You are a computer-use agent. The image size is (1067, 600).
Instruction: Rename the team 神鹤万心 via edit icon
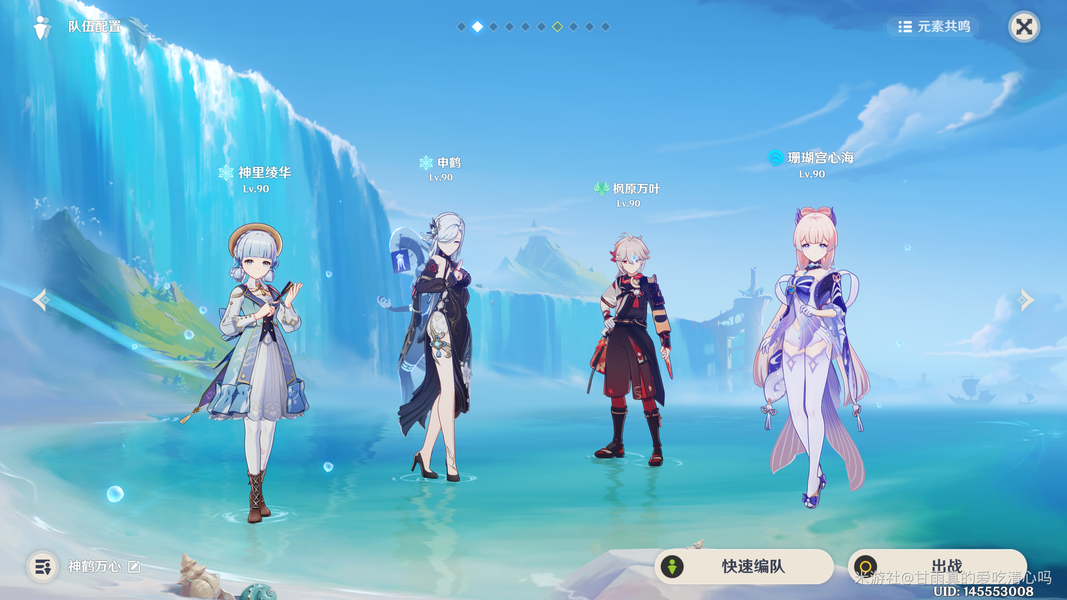point(134,567)
